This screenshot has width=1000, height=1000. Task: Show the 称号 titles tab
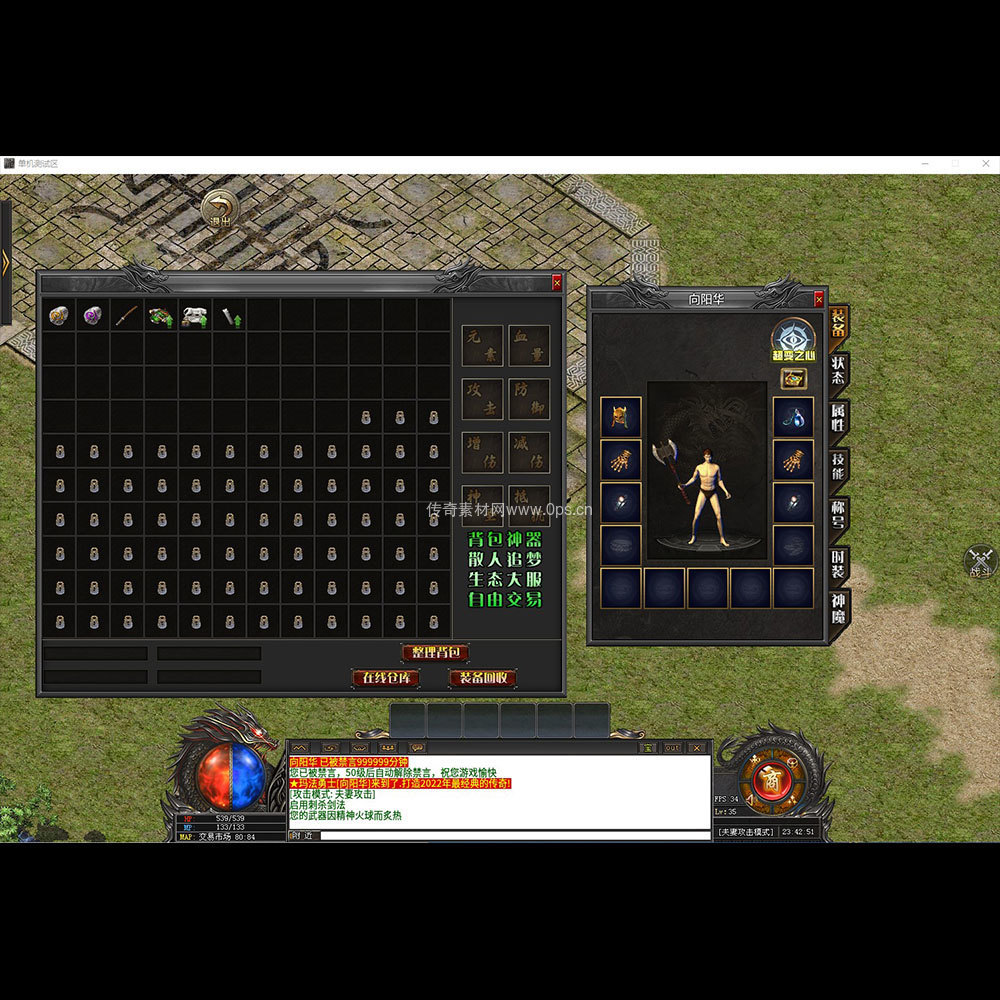(838, 515)
